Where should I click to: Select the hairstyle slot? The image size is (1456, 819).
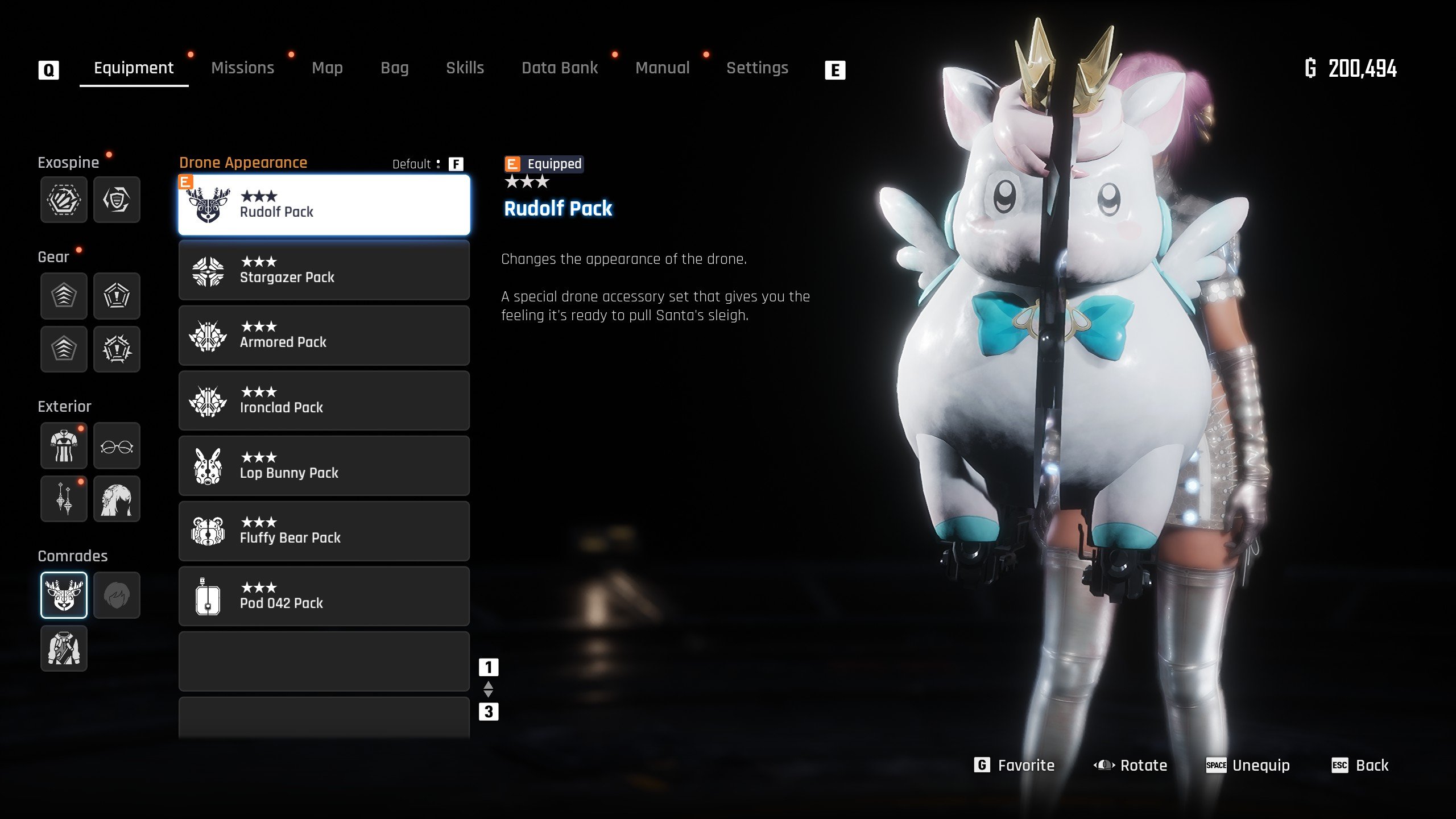[x=117, y=499]
